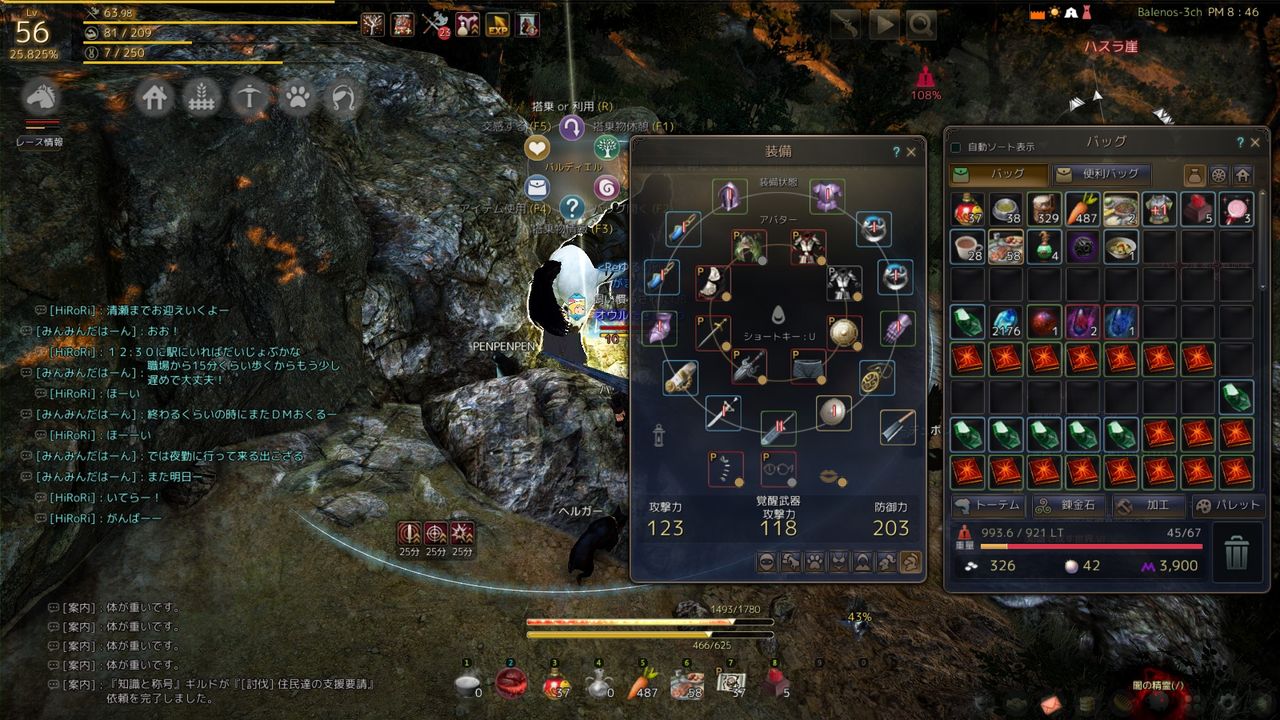Screen dimensions: 1280x720
Task: Close the バッグ inventory window
Action: tap(1255, 143)
